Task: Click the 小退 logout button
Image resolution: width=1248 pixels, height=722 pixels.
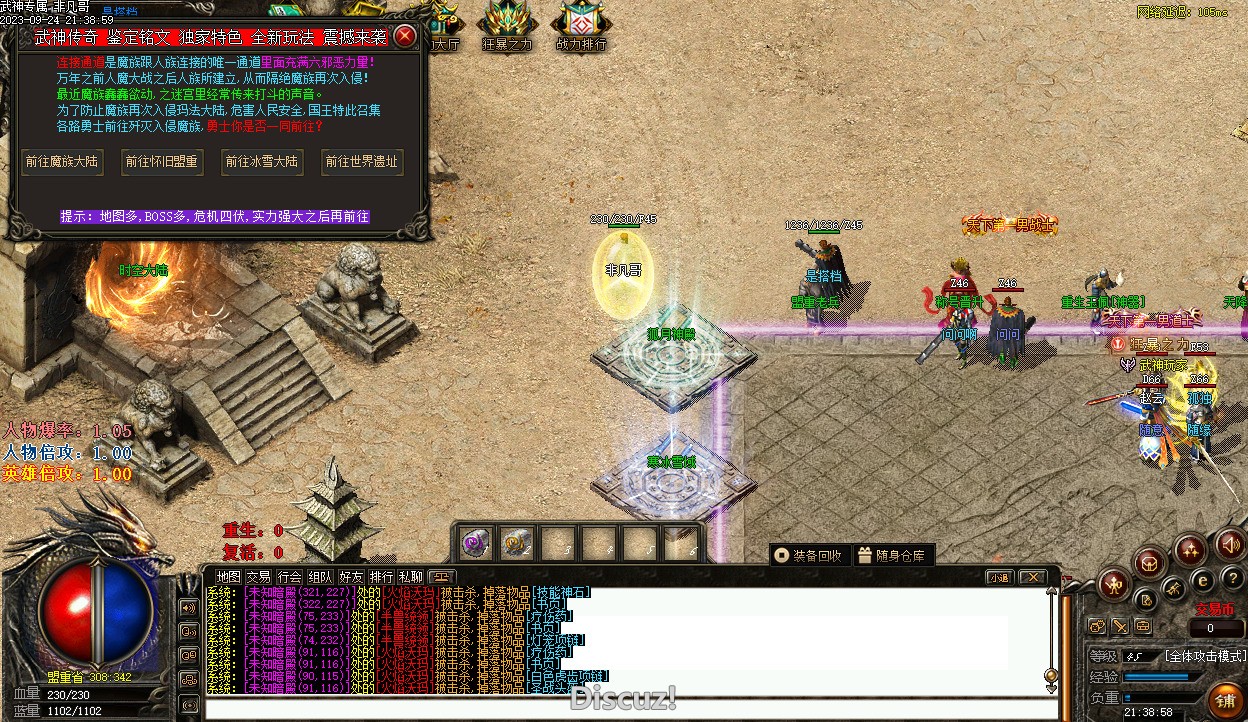Action: click(x=999, y=578)
